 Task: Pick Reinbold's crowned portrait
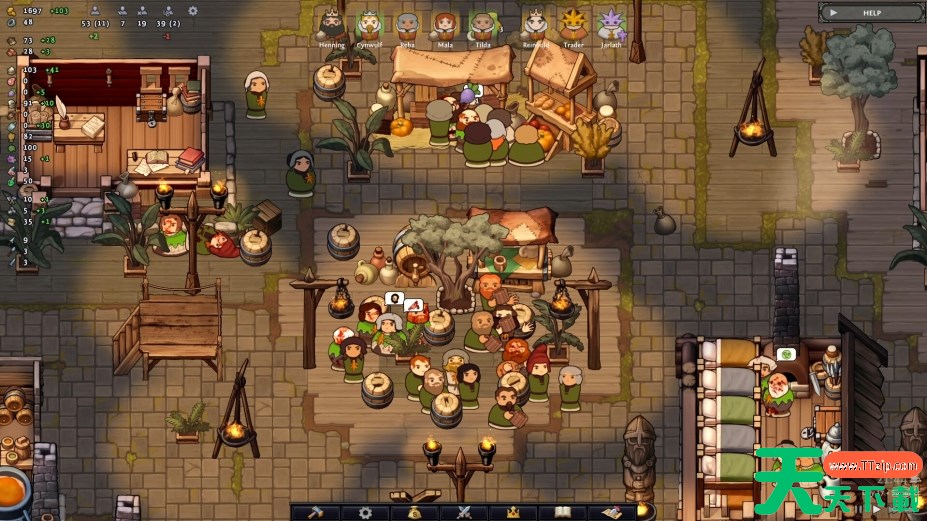pos(536,24)
